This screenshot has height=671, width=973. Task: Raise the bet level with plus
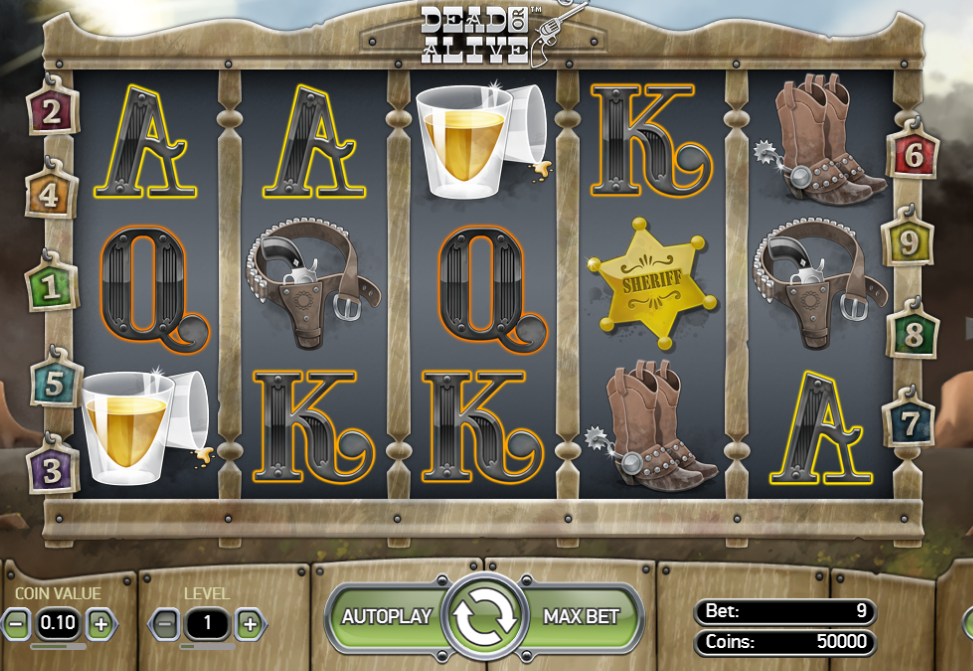tap(250, 625)
